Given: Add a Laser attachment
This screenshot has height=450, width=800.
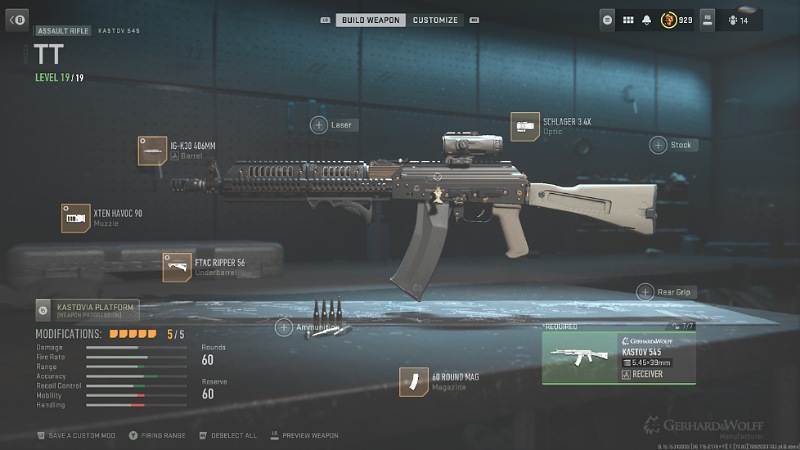Looking at the screenshot, I should click(x=319, y=125).
